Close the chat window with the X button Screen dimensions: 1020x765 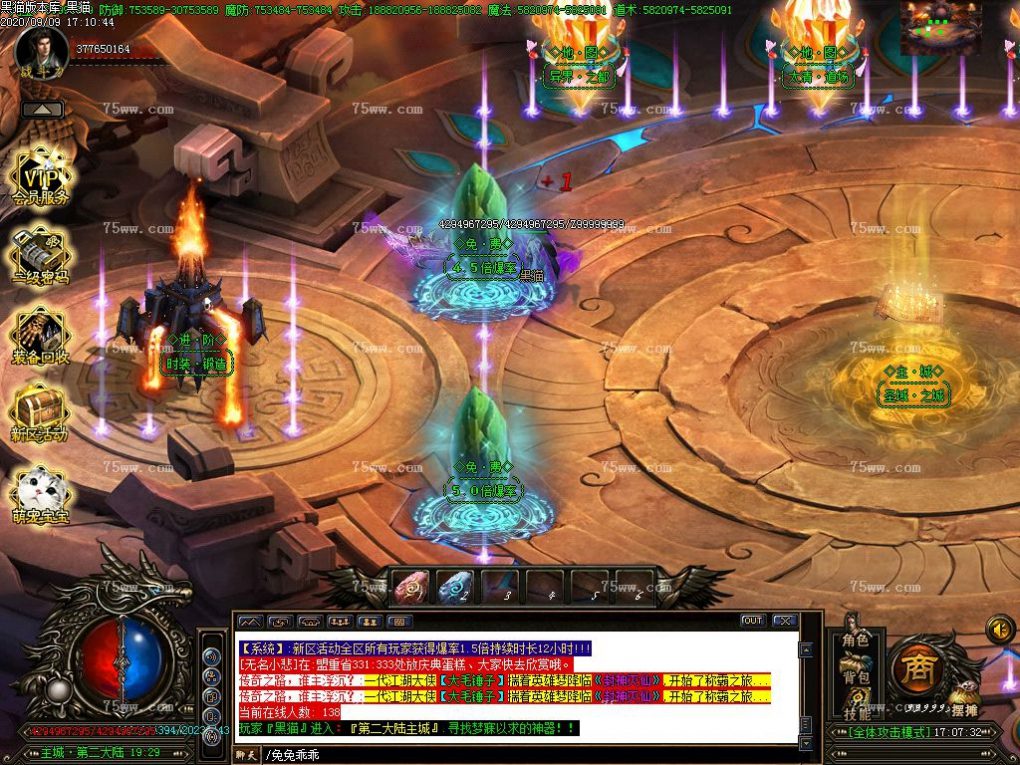point(785,621)
